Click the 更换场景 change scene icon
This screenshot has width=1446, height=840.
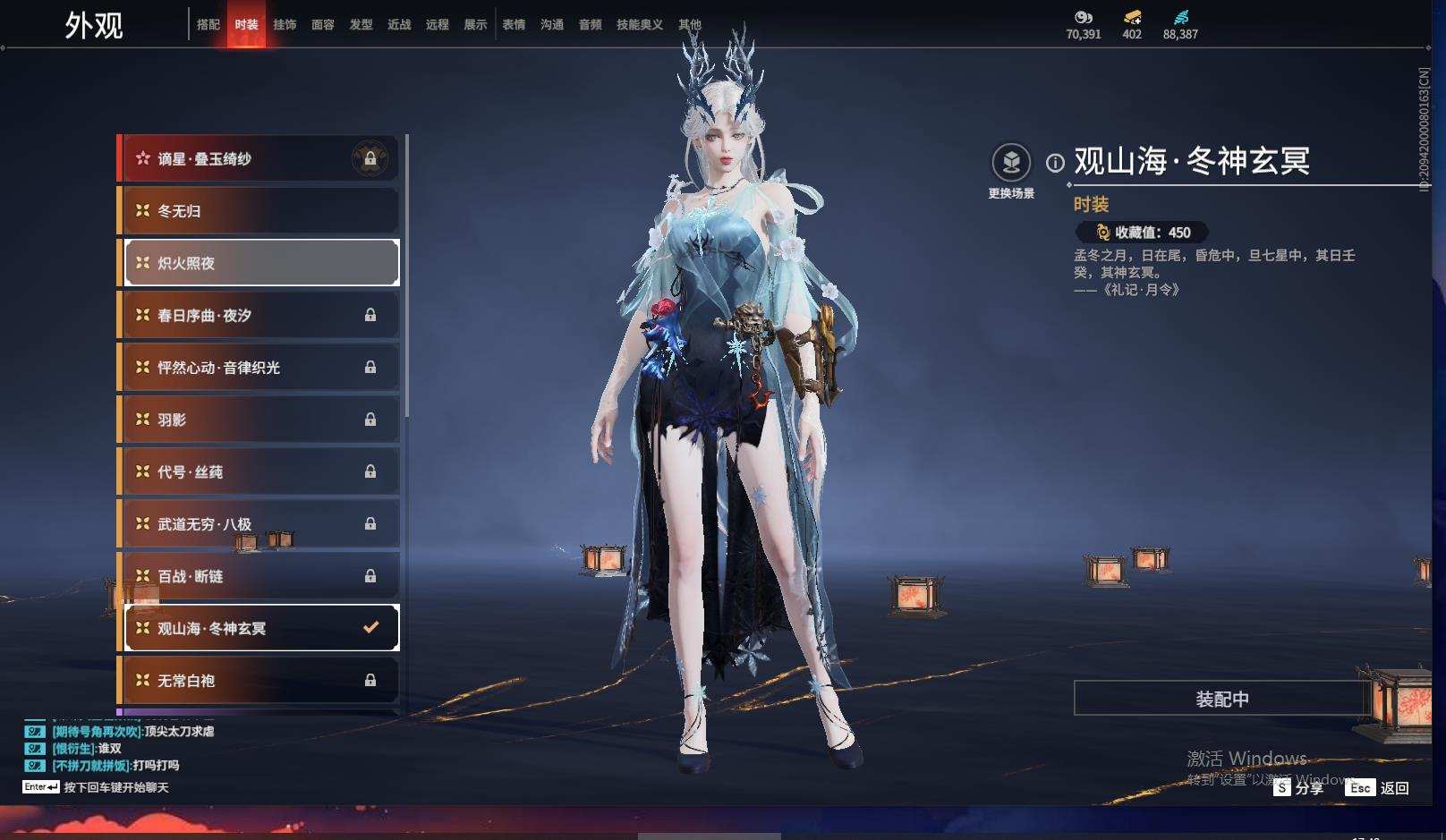(x=1011, y=163)
